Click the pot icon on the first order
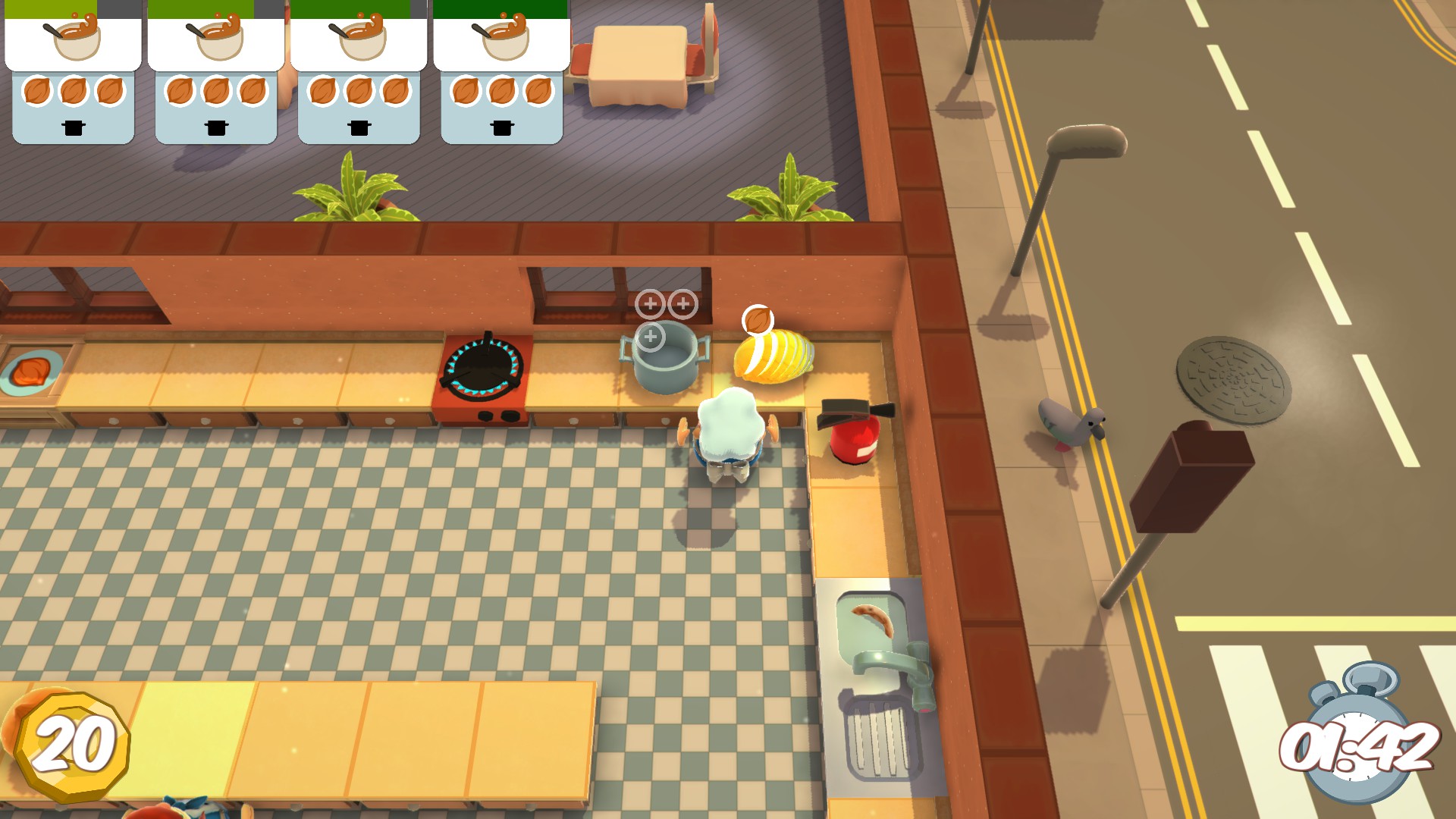The height and width of the screenshot is (819, 1456). (72, 128)
